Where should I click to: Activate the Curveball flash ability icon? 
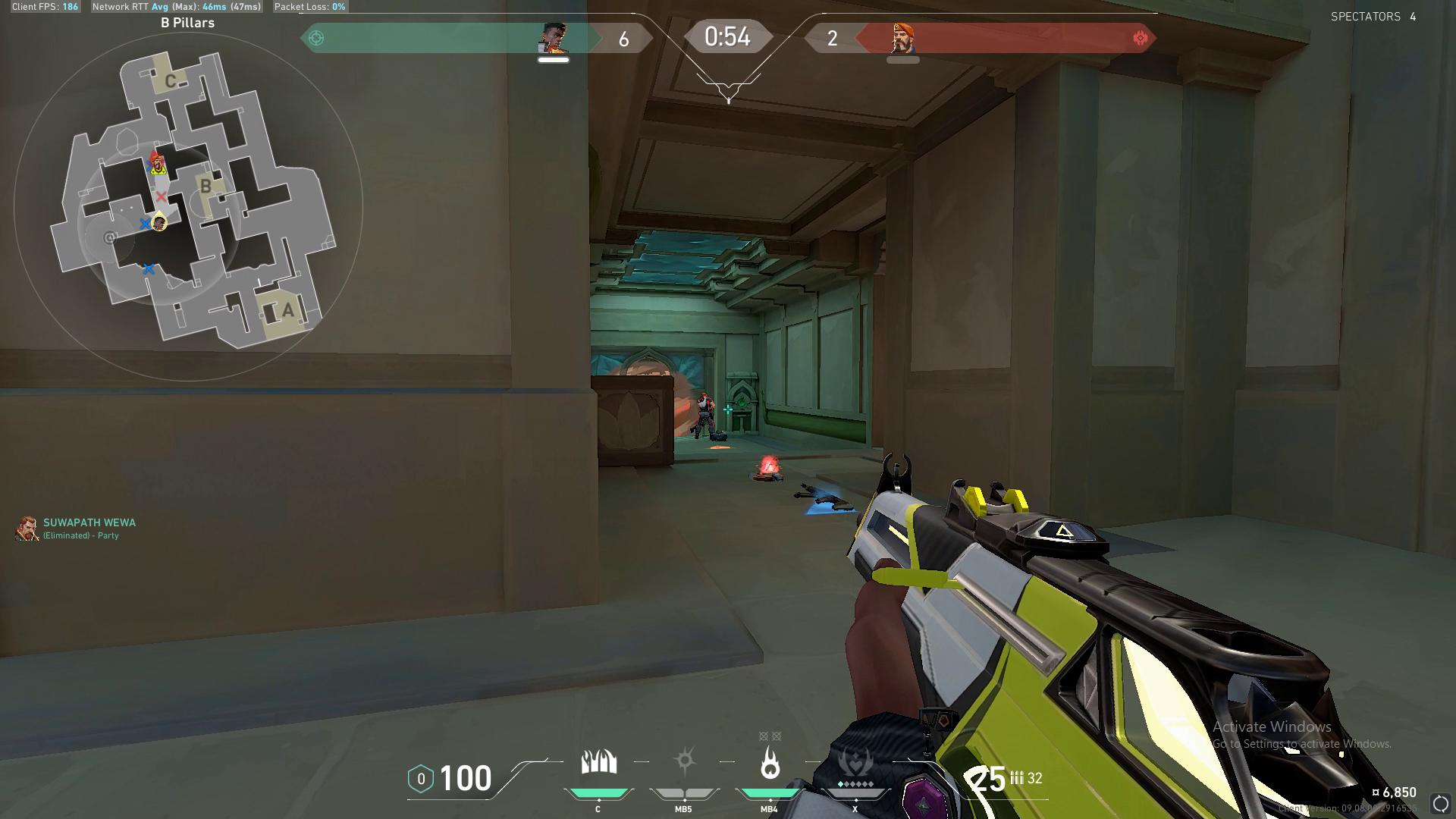(x=684, y=761)
